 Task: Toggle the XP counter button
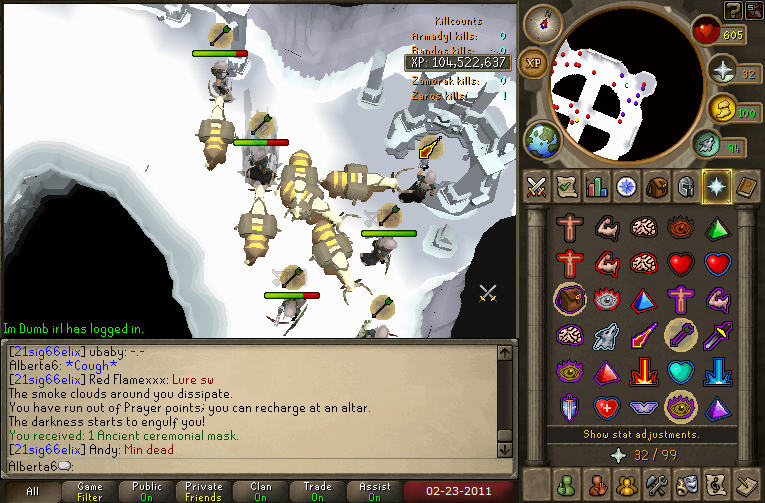(534, 62)
